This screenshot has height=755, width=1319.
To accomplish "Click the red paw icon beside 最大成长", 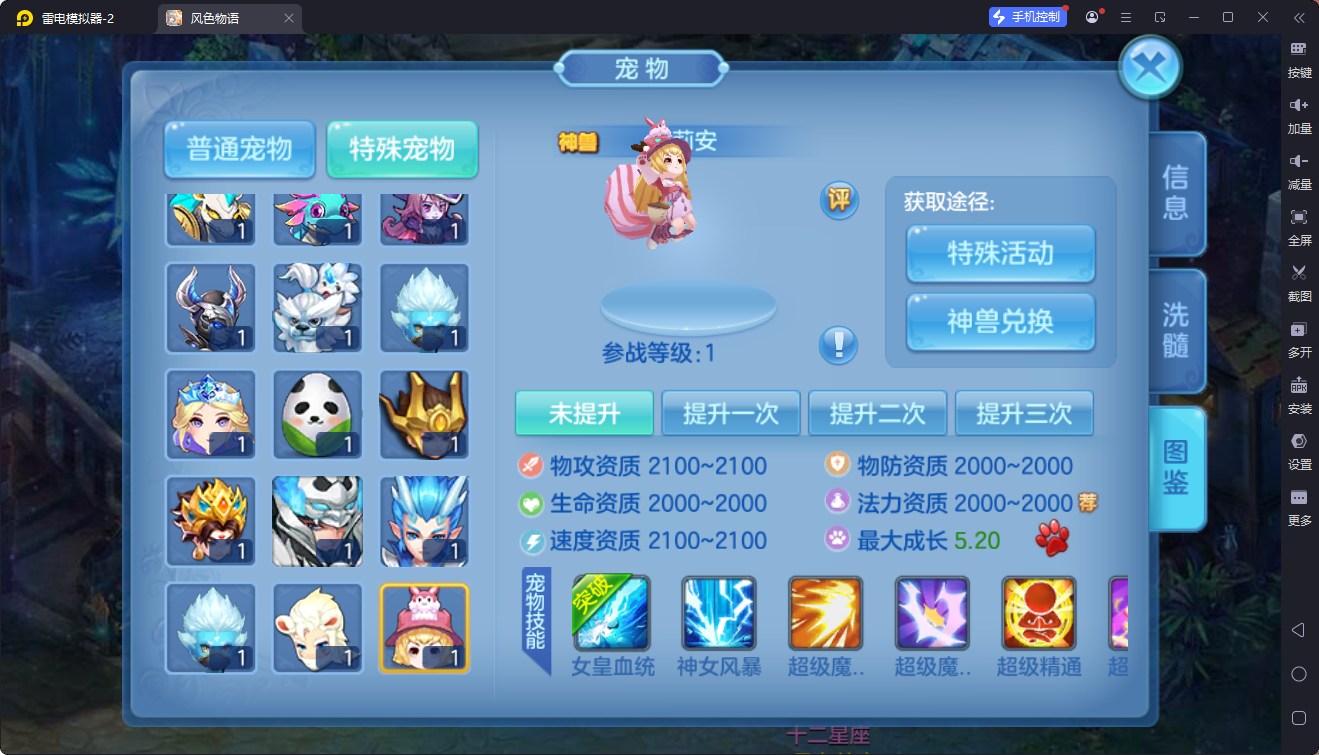I will pos(1053,538).
